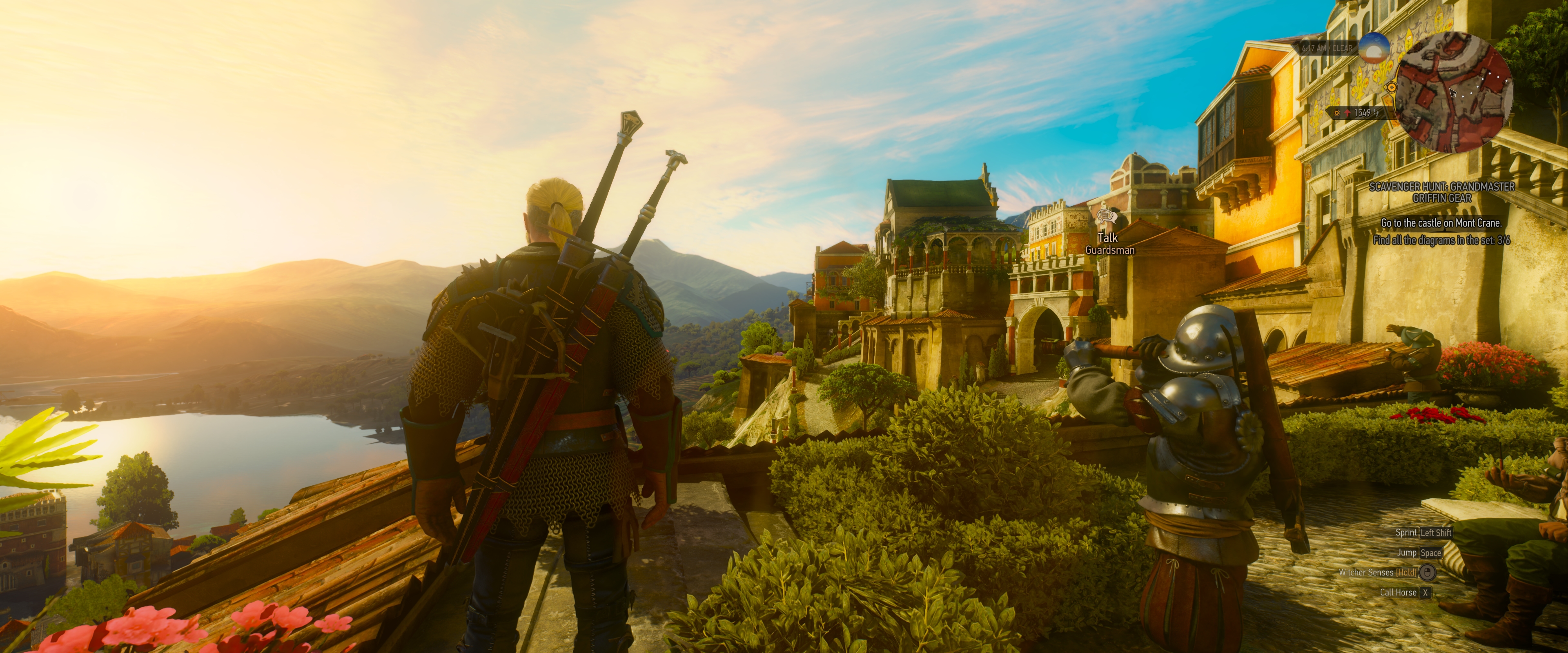Select the yellow quest marker on minimap edge
1568x653 pixels.
1392,87
